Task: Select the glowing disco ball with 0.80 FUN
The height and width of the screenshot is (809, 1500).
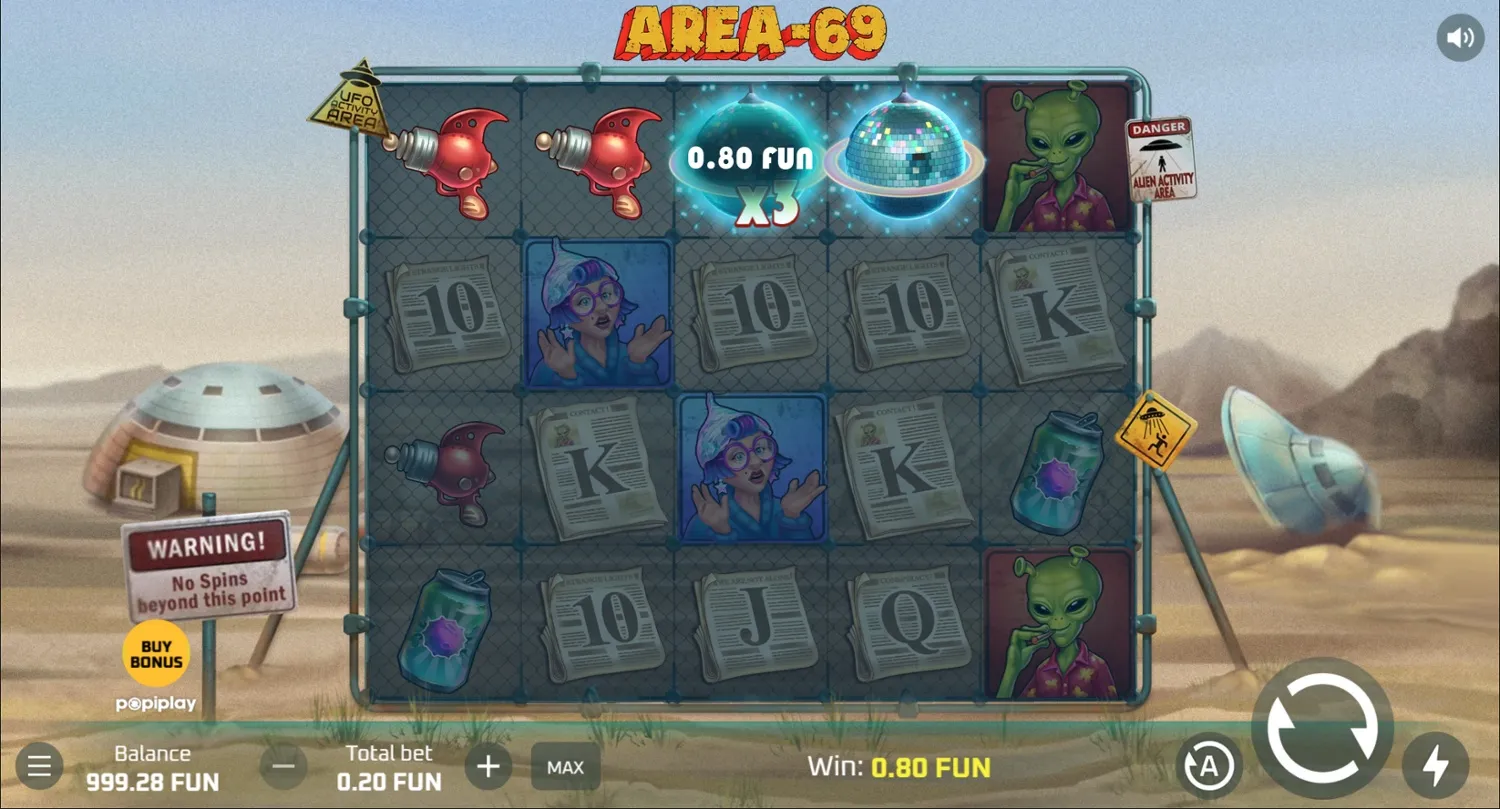Action: tap(748, 160)
